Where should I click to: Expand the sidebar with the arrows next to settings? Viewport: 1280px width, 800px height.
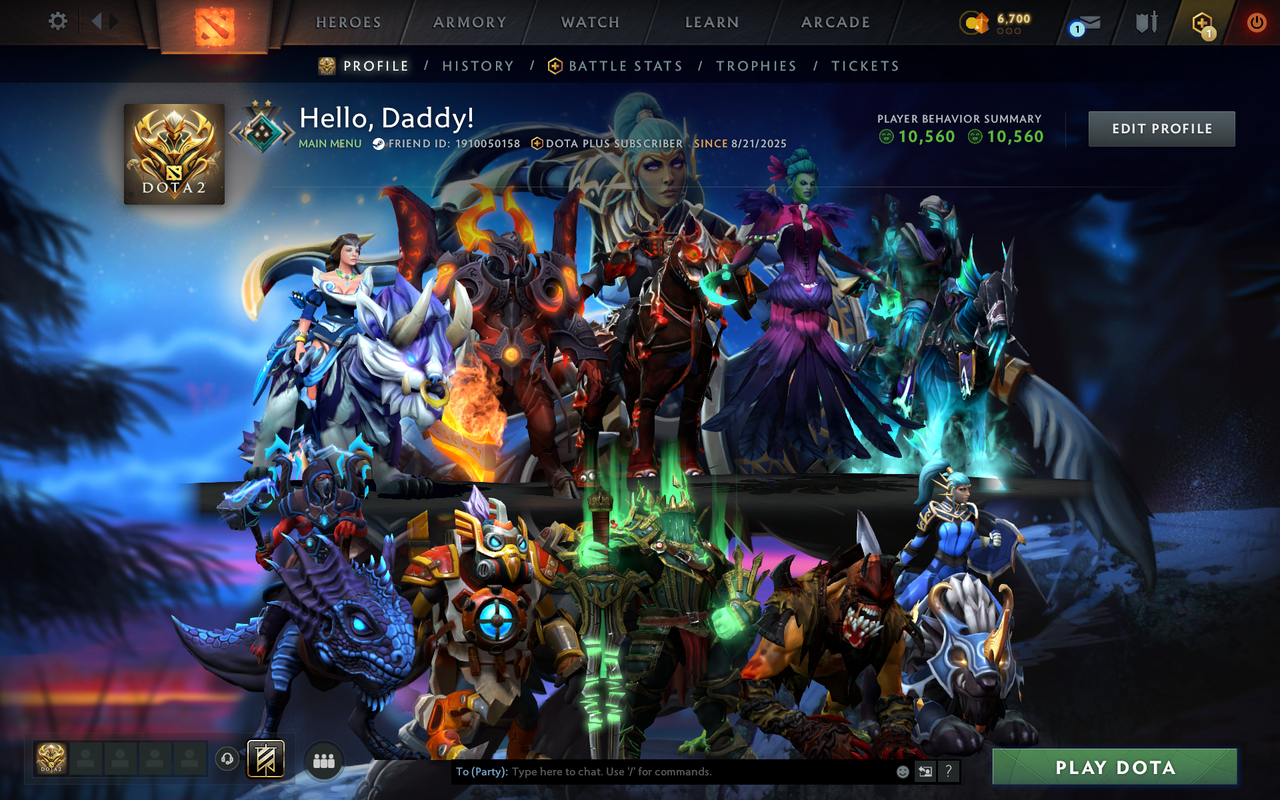[103, 20]
